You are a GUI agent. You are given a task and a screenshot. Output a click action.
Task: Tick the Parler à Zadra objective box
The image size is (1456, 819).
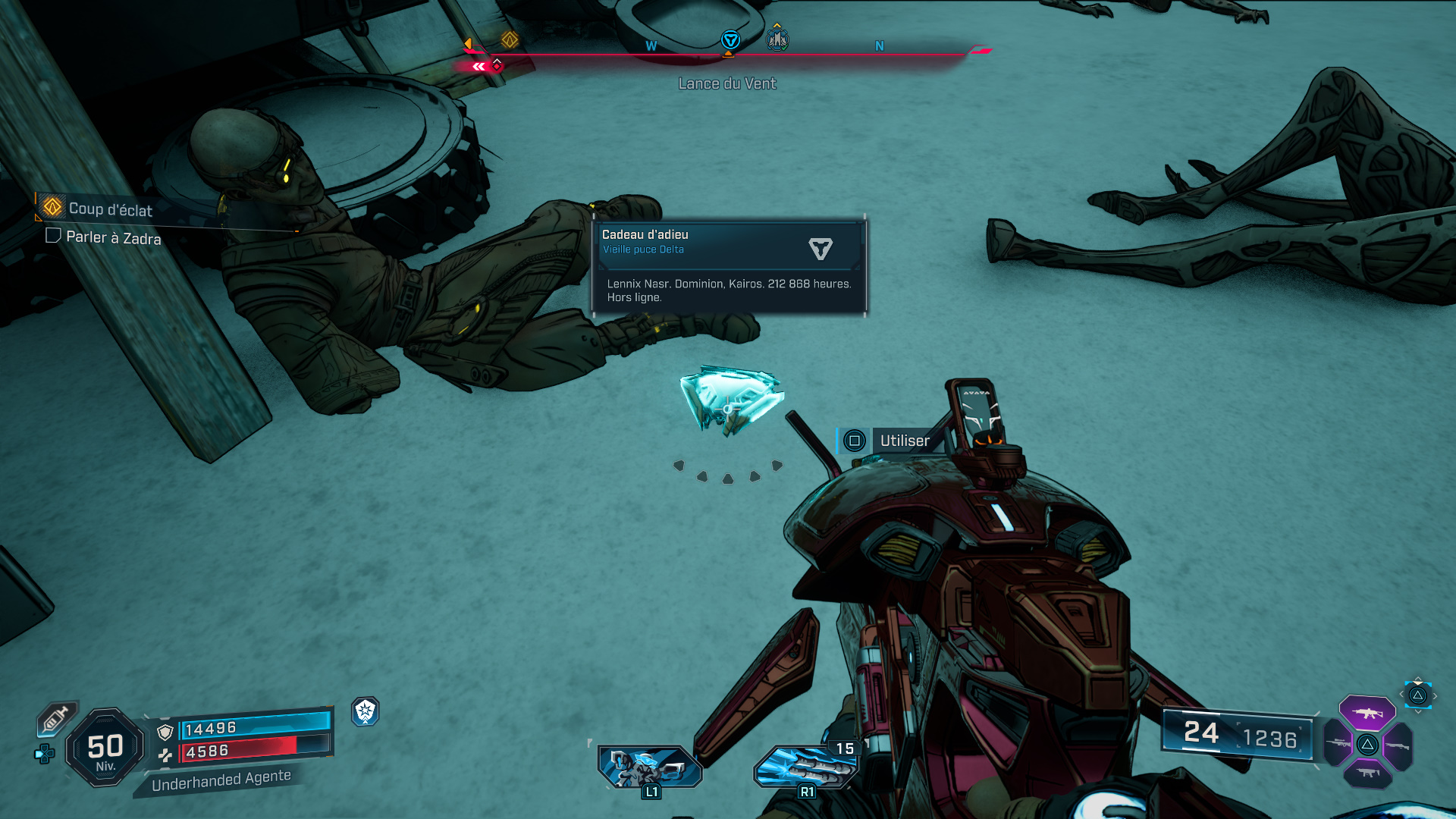(x=53, y=236)
